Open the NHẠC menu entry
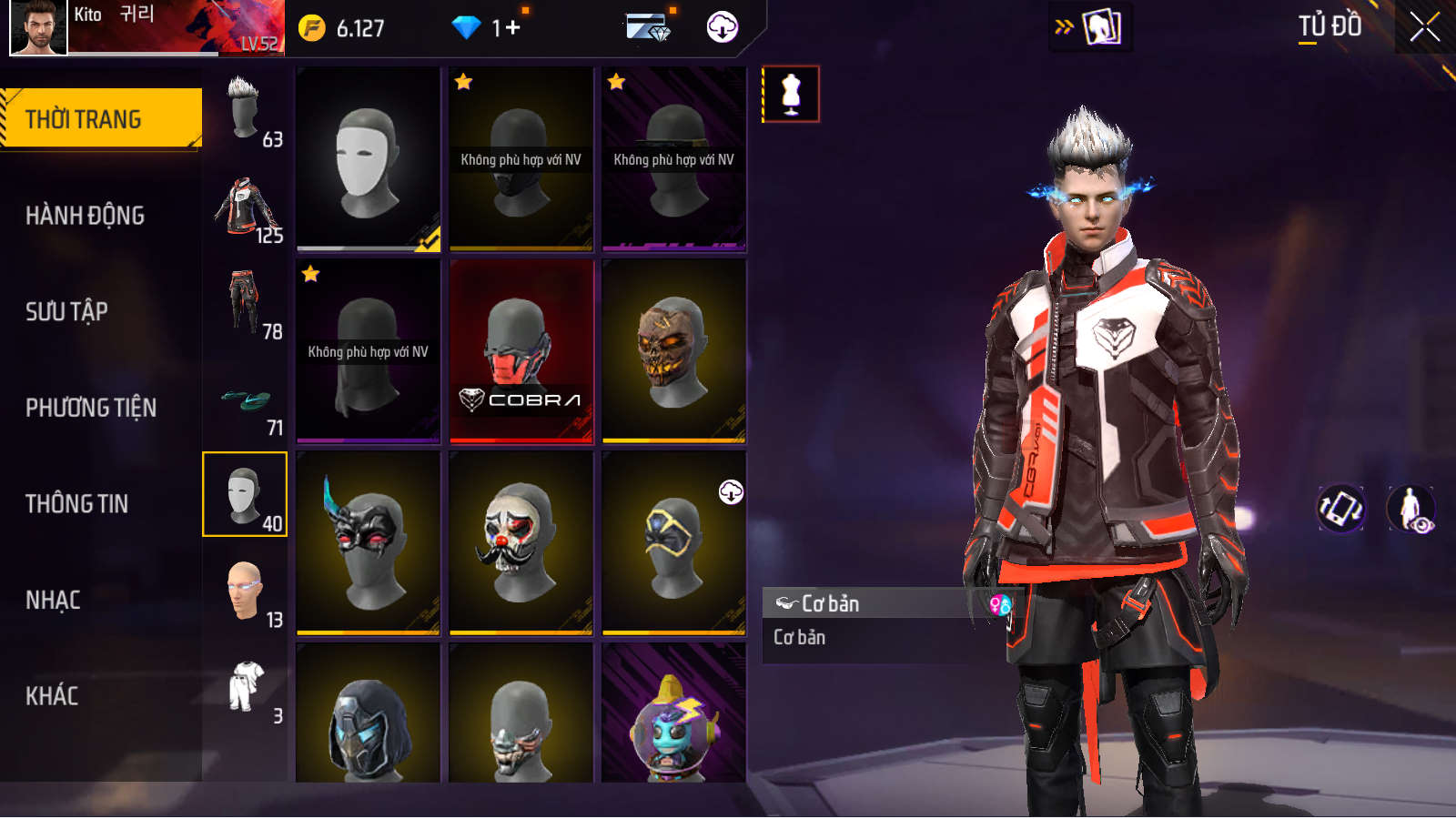 click(x=53, y=600)
